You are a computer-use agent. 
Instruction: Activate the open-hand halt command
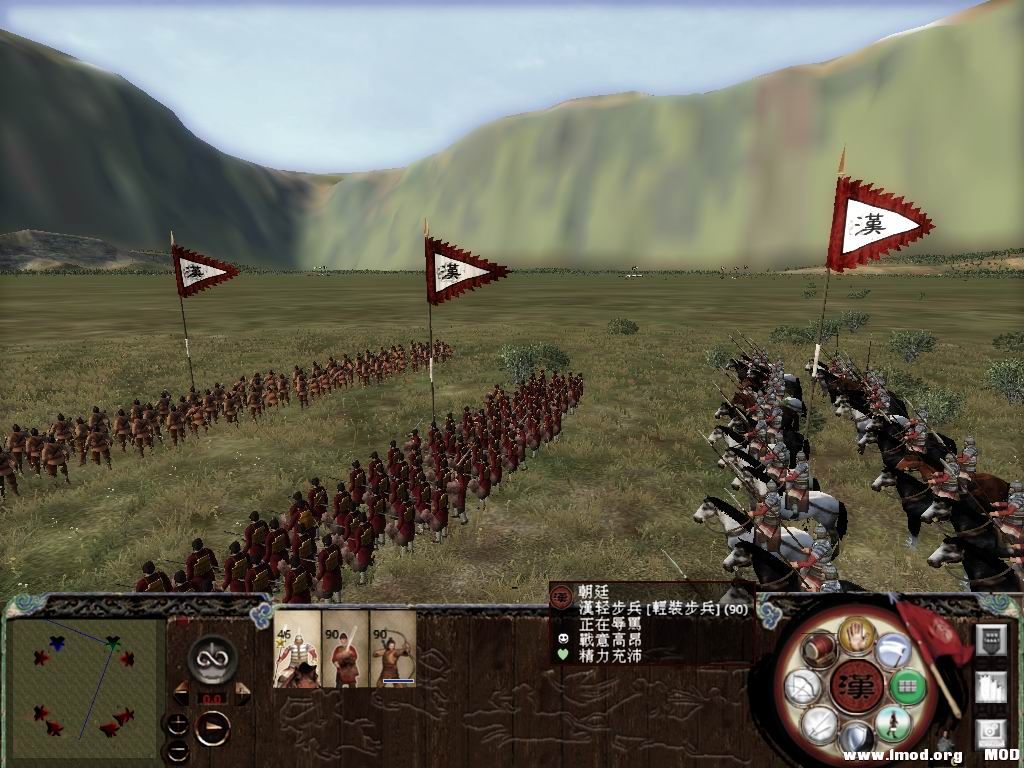point(856,633)
